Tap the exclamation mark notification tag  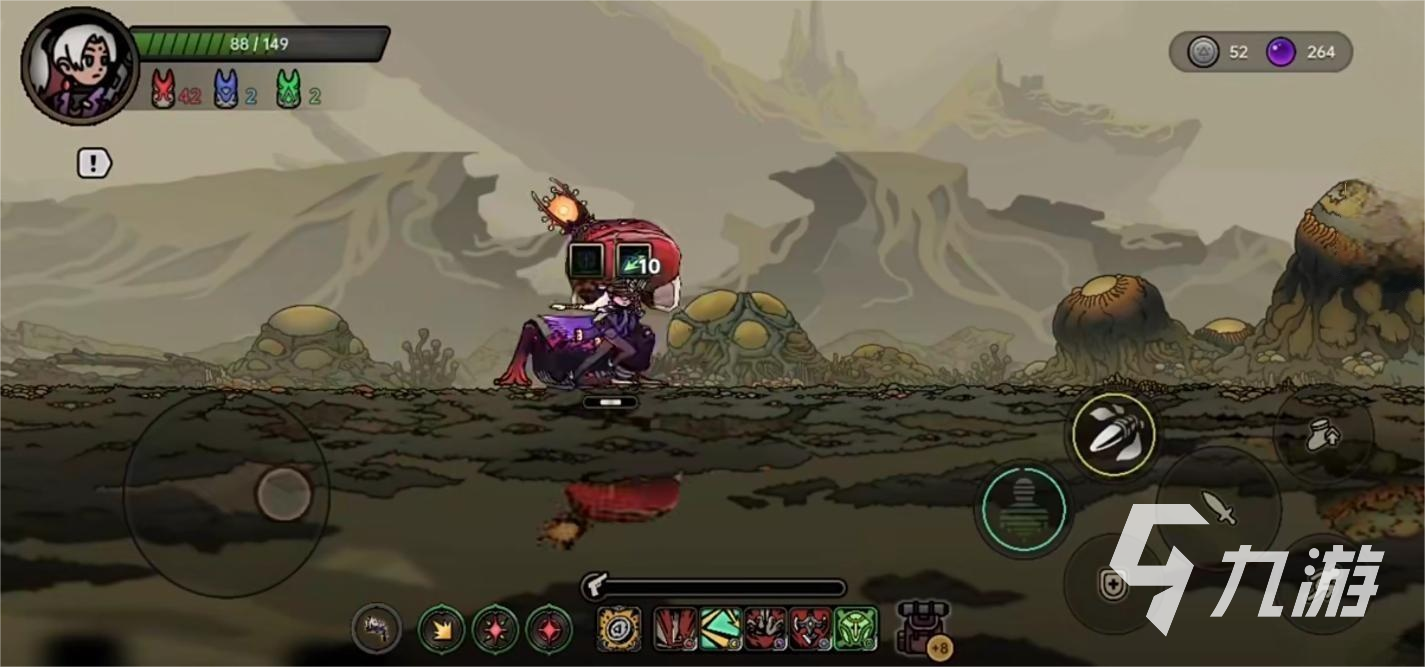point(94,163)
